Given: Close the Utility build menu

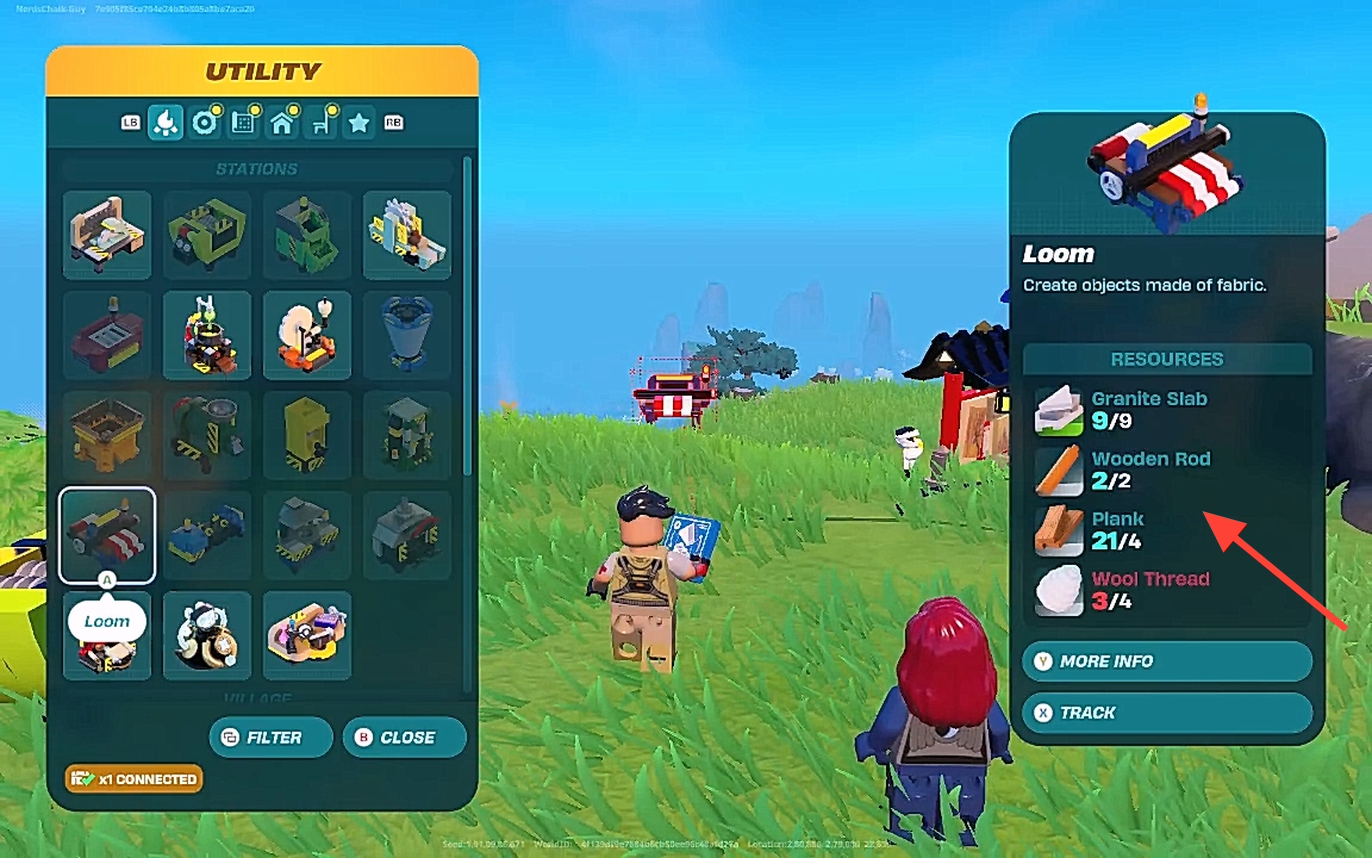Looking at the screenshot, I should coord(404,737).
